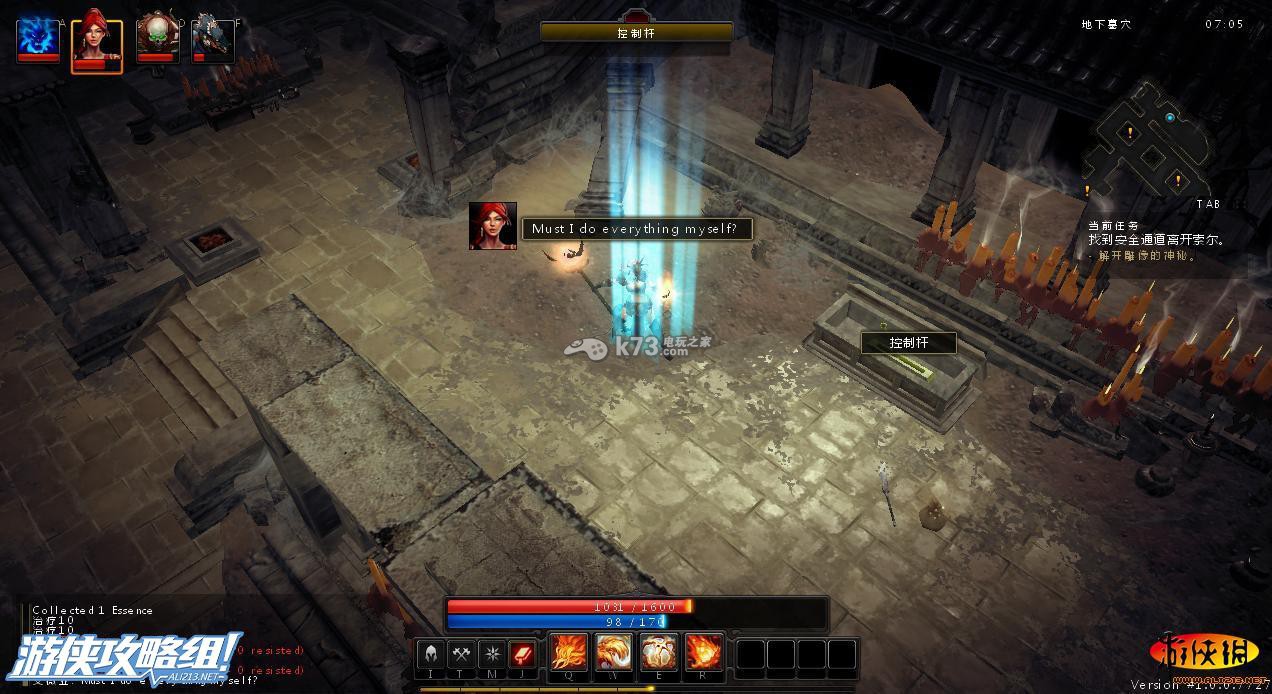The image size is (1272, 694).
Task: Click the 控制杆 banner at top center
Action: pyautogui.click(x=636, y=32)
